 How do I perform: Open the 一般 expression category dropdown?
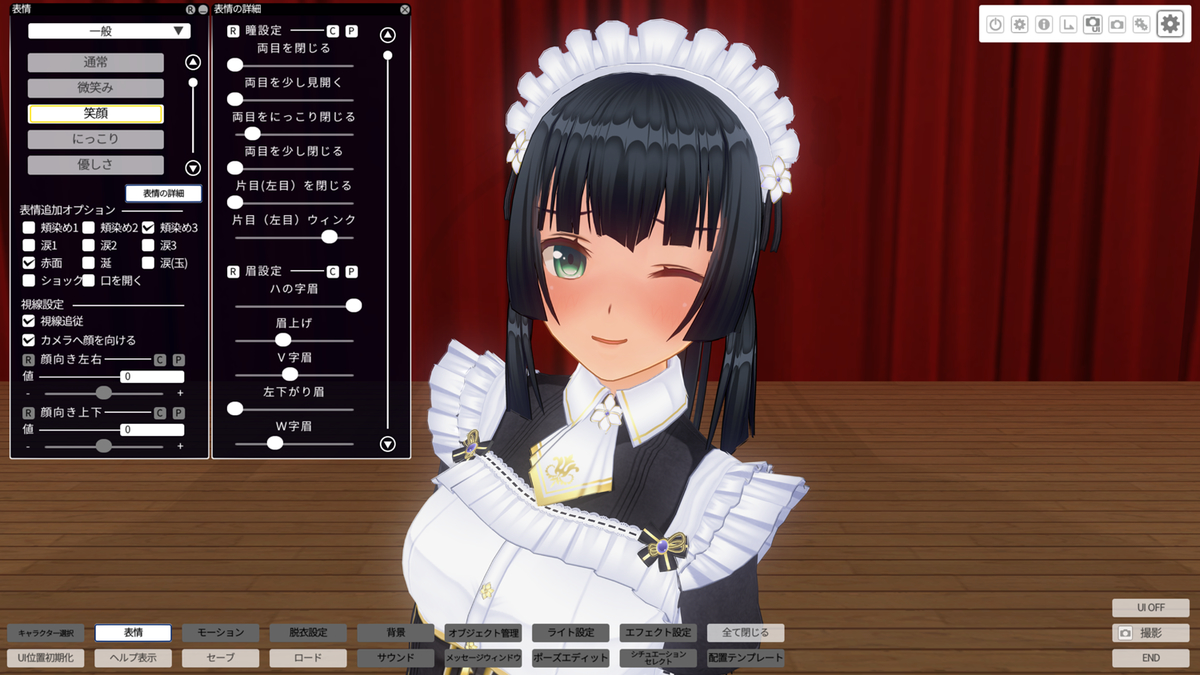point(109,31)
